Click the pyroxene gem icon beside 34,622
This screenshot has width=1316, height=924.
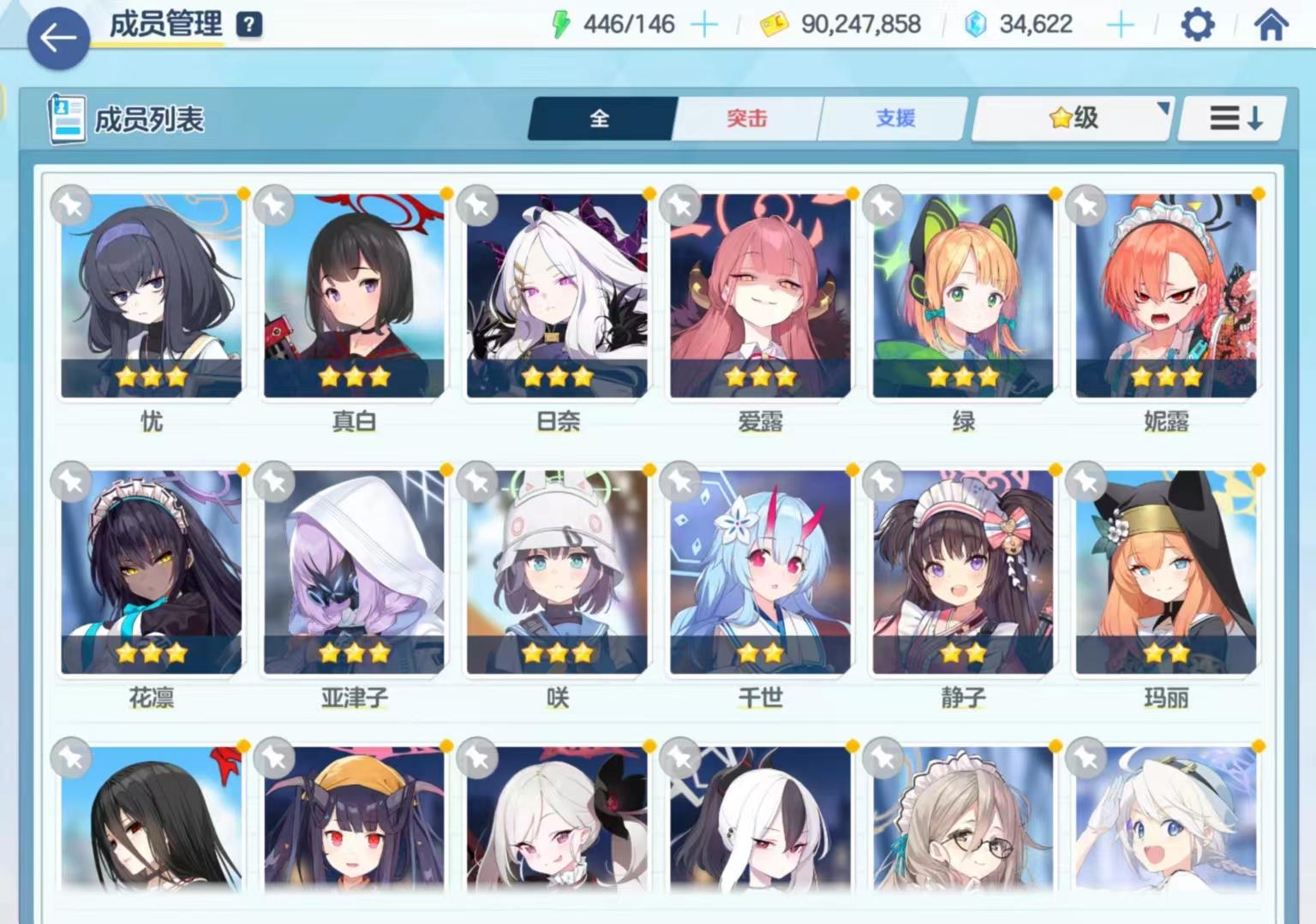(977, 25)
